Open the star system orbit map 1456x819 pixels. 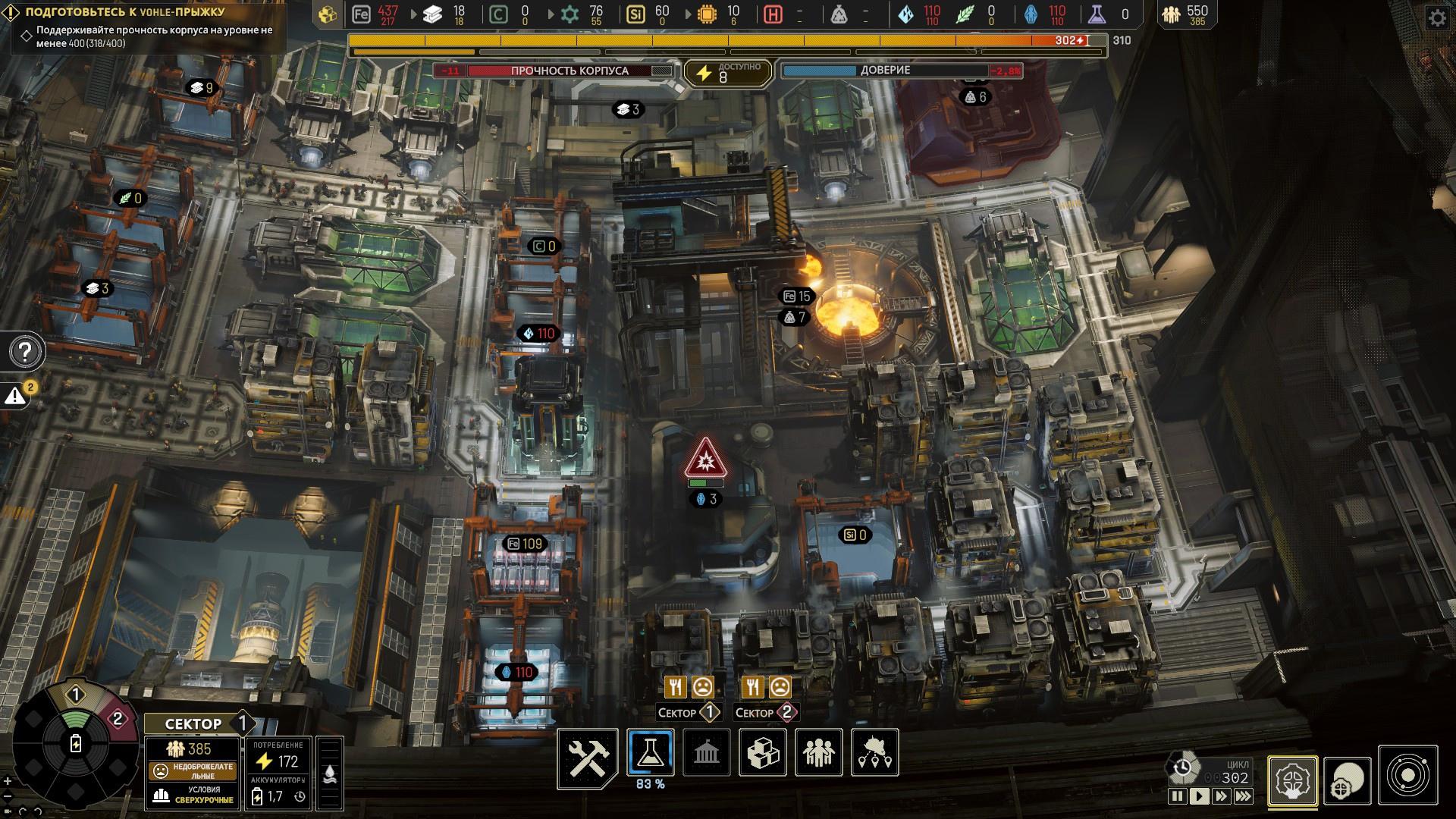pos(1408,775)
